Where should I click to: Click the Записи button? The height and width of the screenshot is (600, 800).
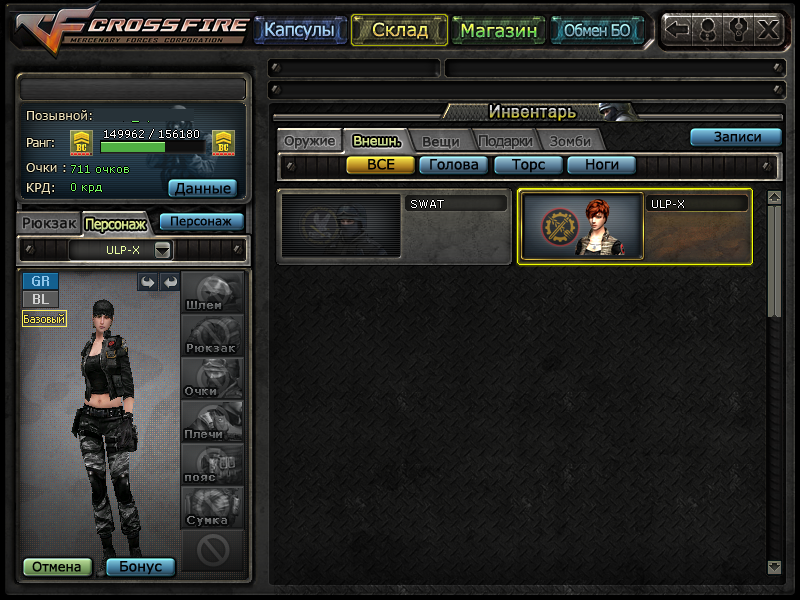click(x=736, y=138)
